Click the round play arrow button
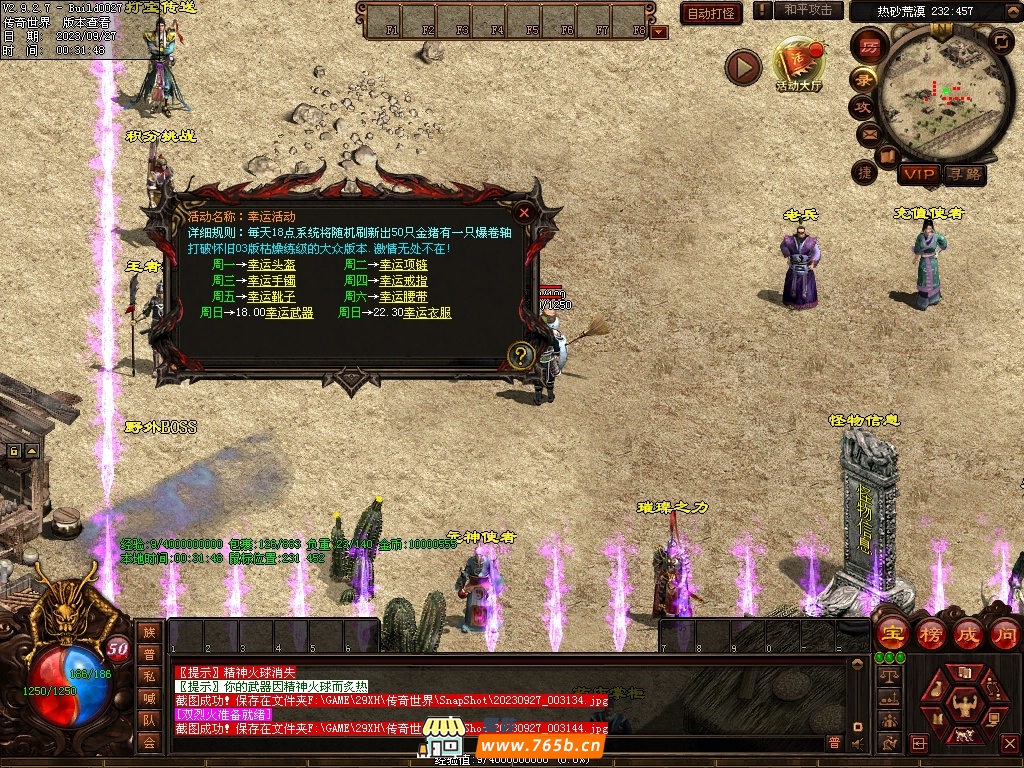The width and height of the screenshot is (1024, 768). coord(743,68)
